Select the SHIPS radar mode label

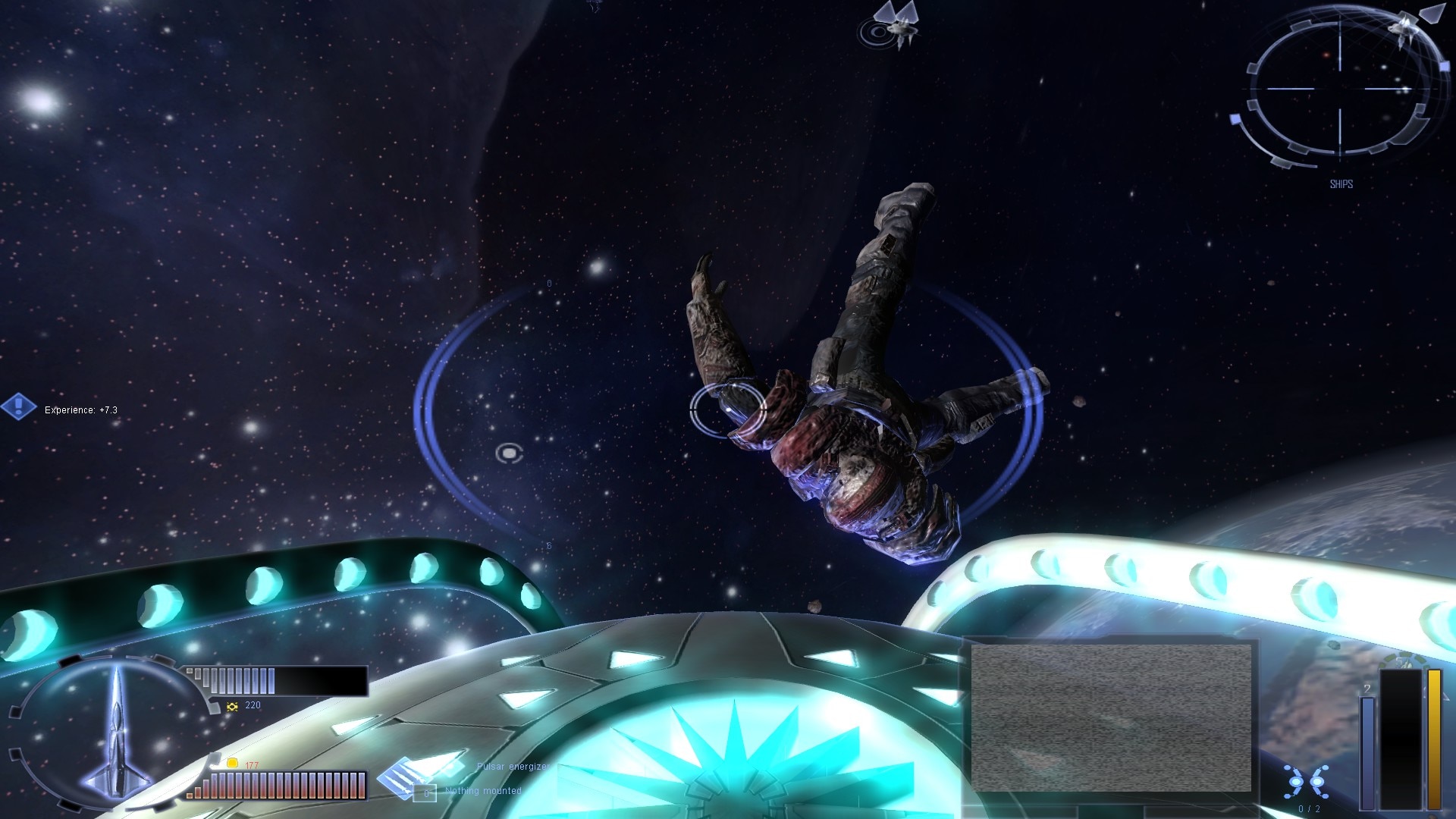click(x=1341, y=184)
